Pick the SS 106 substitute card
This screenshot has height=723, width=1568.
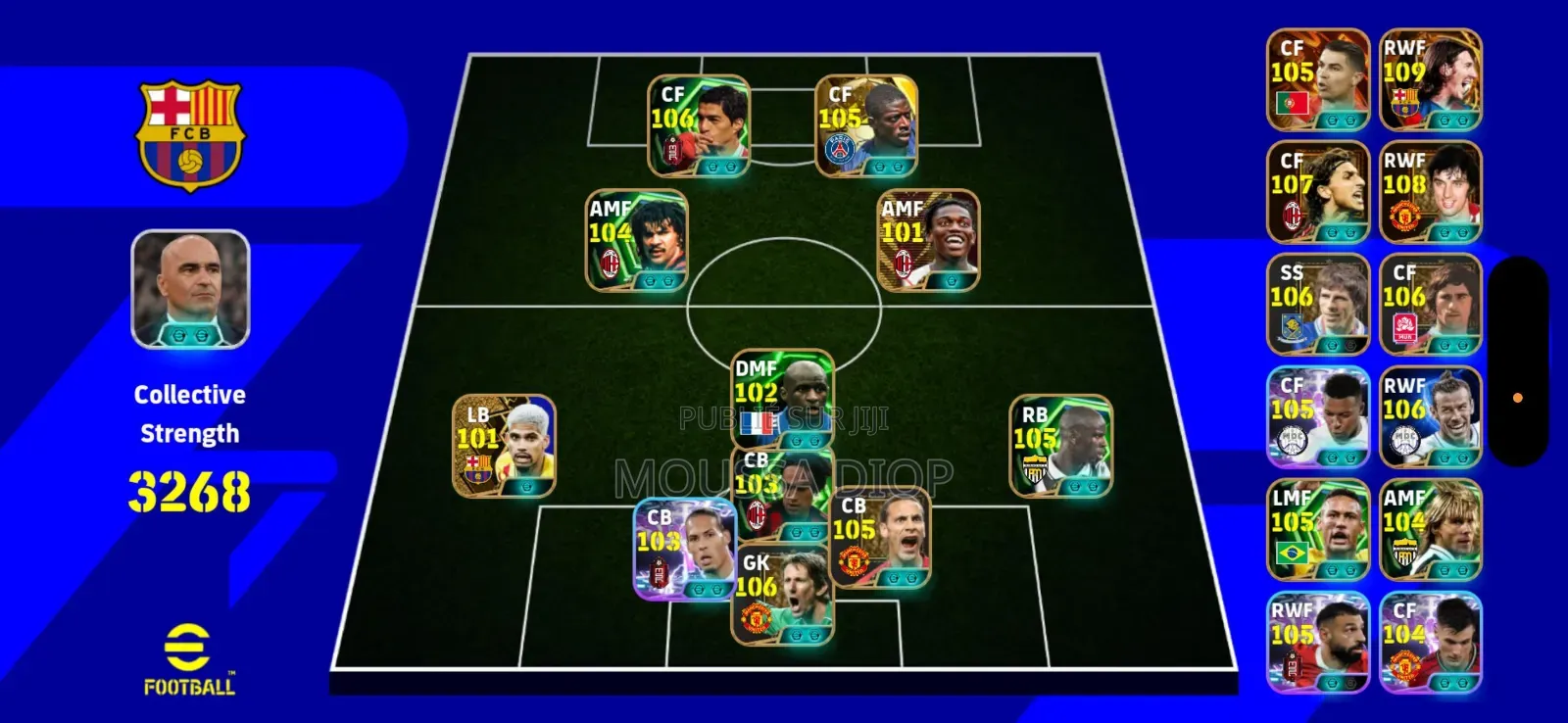[x=1318, y=305]
